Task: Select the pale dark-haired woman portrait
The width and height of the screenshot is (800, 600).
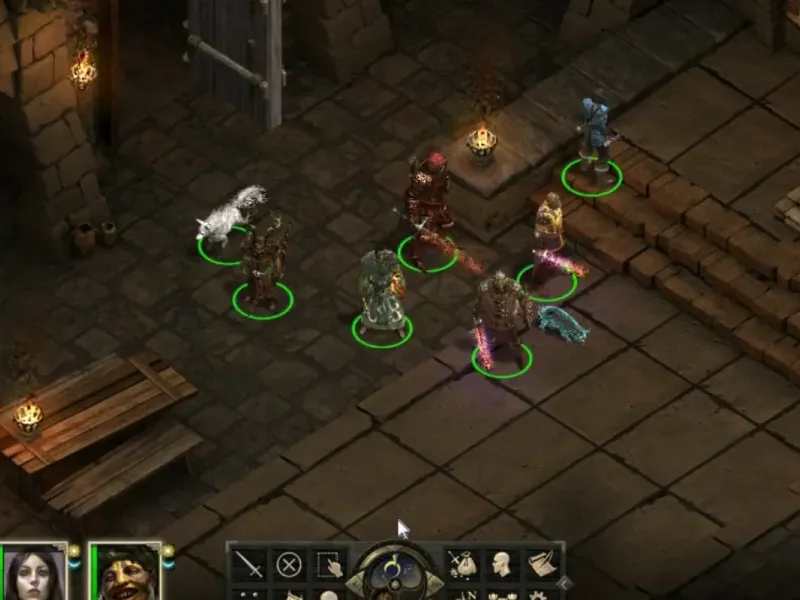Action: coord(36,573)
